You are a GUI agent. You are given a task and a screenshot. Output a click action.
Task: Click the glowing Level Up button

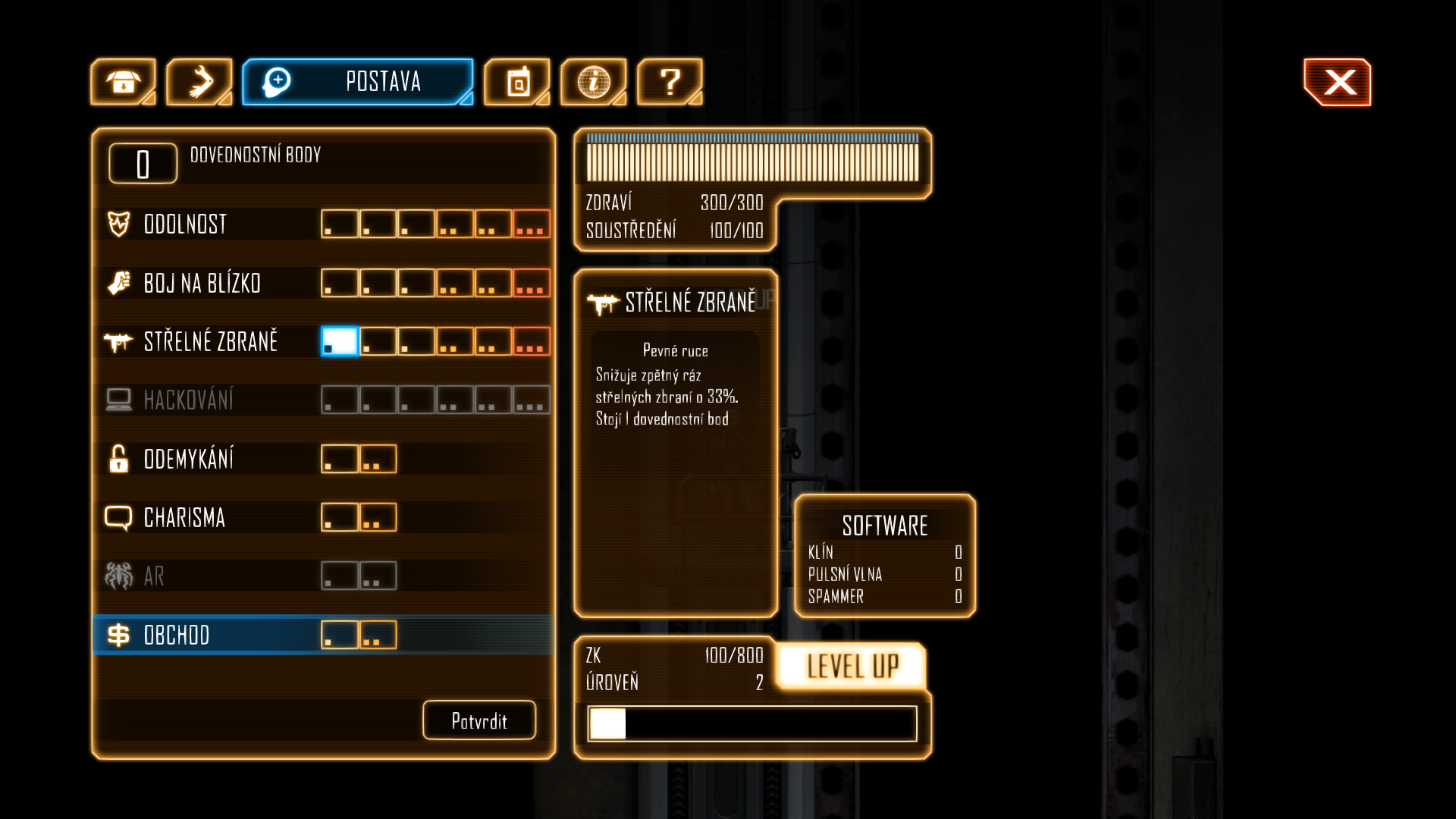point(852,667)
